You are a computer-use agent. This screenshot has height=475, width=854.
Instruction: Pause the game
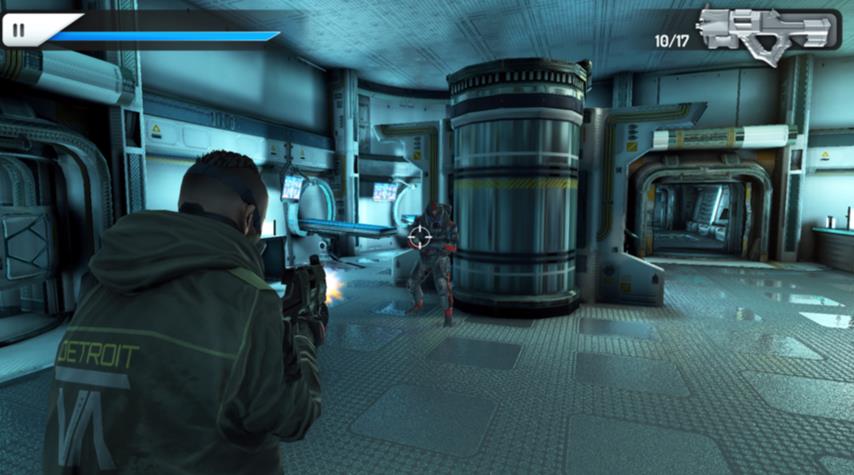(x=19, y=31)
